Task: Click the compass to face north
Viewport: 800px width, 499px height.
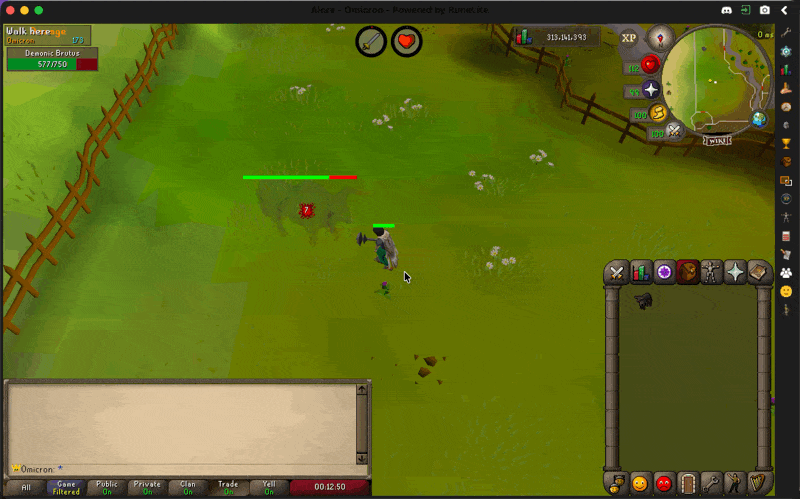Action: (x=659, y=39)
